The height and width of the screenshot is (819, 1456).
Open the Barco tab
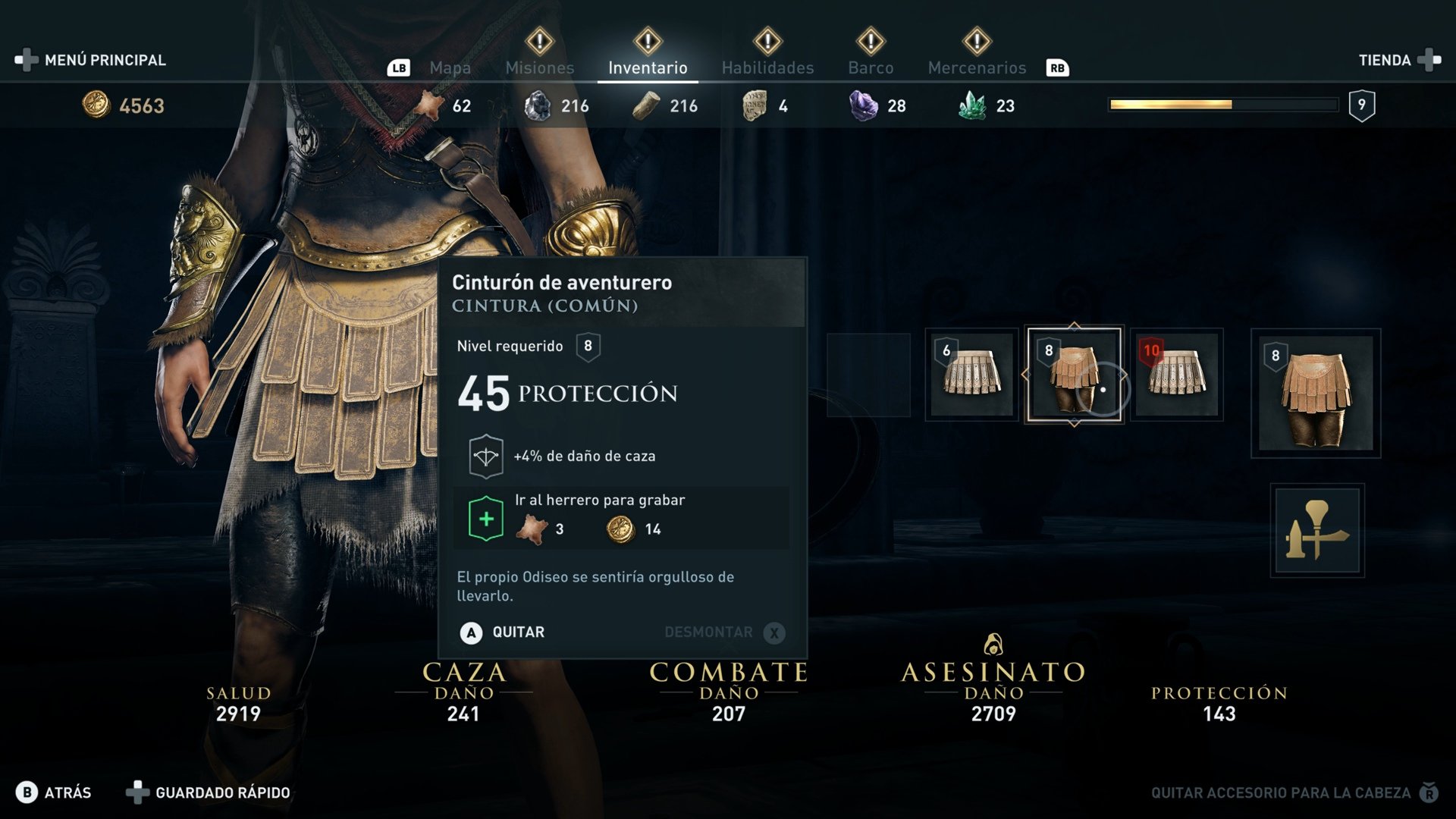[871, 67]
